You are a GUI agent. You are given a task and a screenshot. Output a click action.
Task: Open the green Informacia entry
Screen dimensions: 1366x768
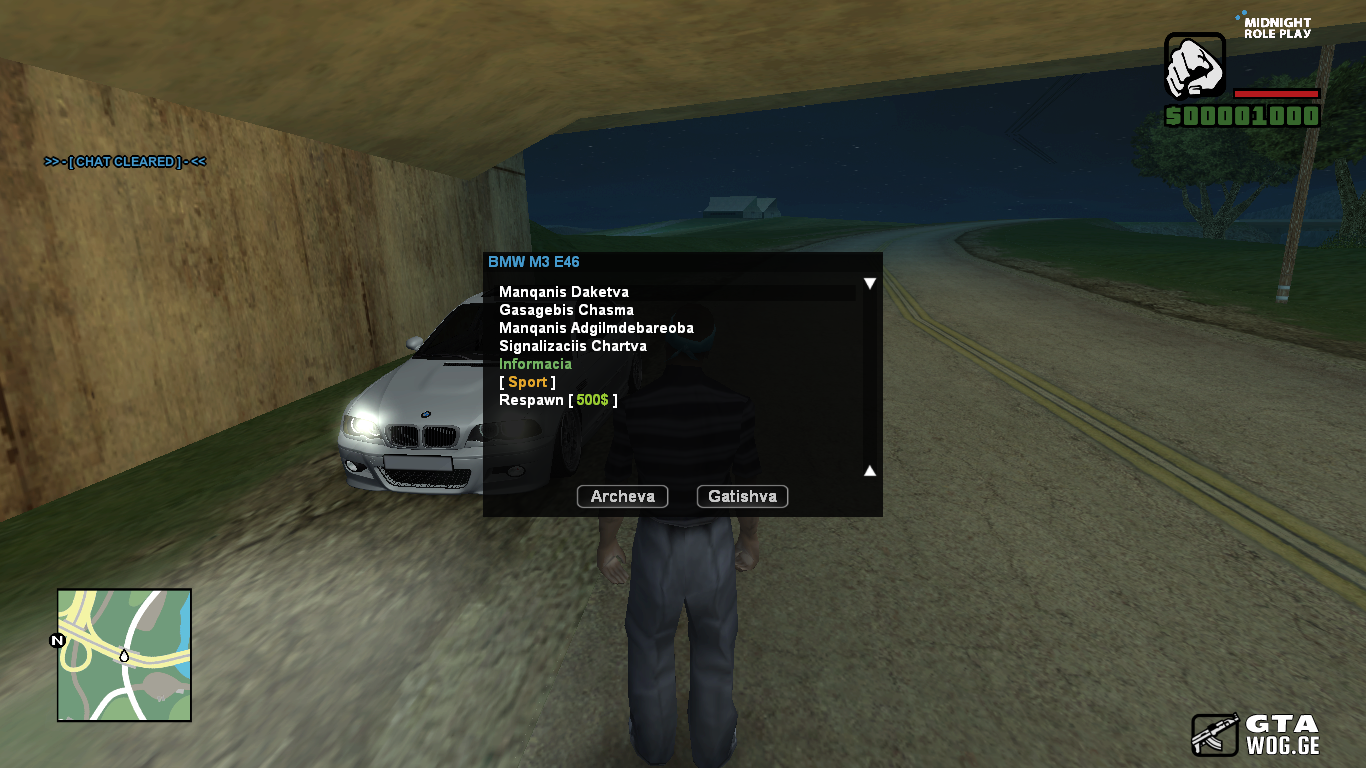point(535,364)
